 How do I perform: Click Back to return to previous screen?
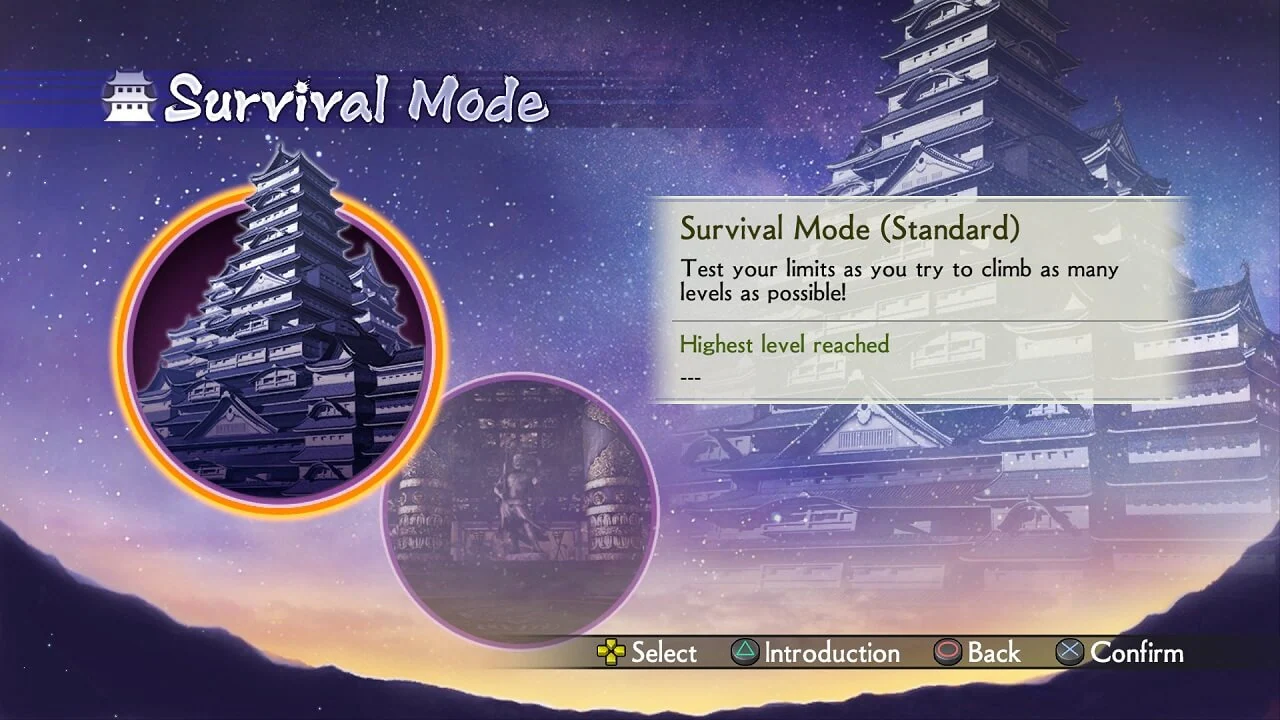985,653
